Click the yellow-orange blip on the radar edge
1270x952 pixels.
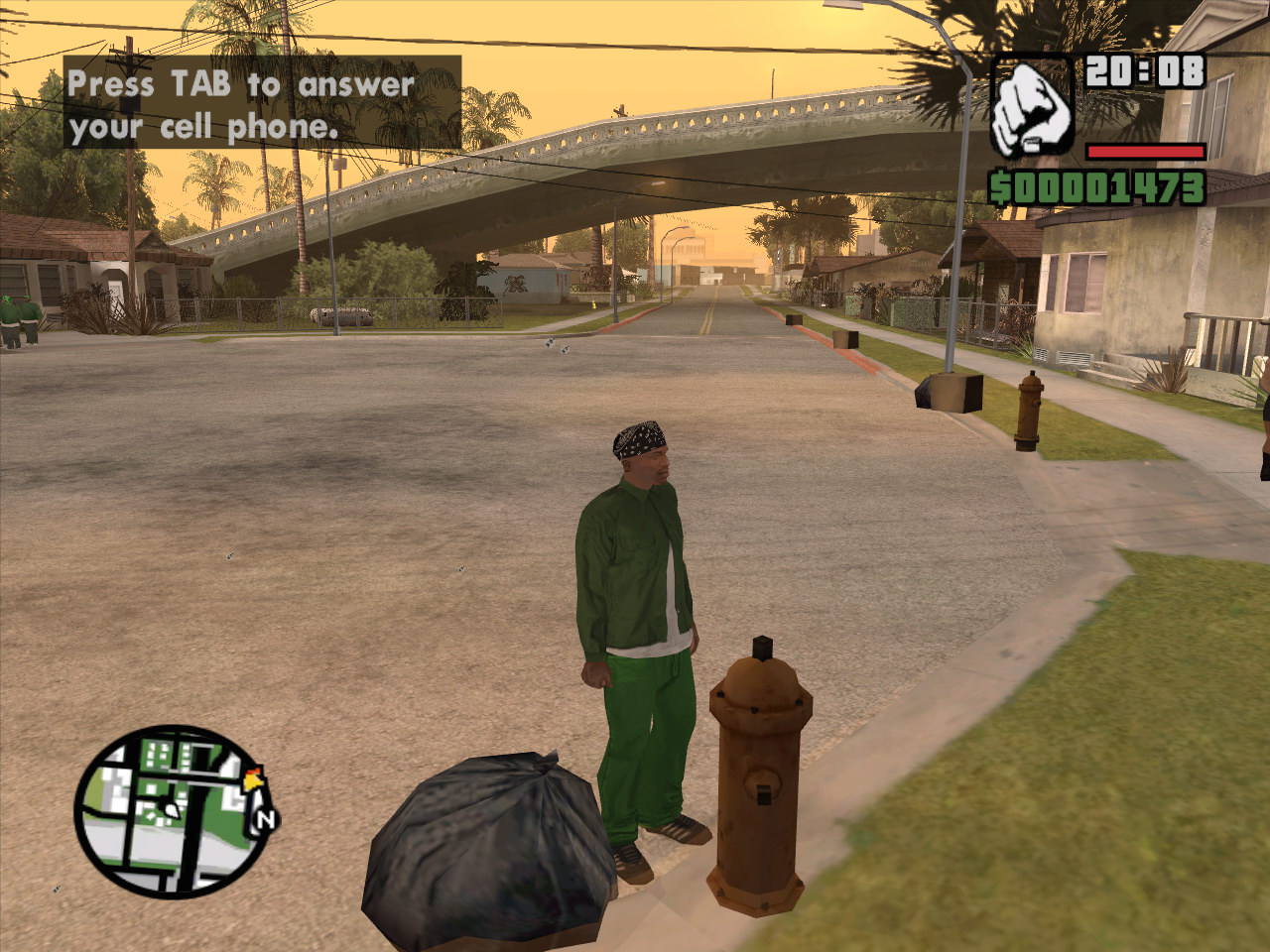(x=254, y=780)
